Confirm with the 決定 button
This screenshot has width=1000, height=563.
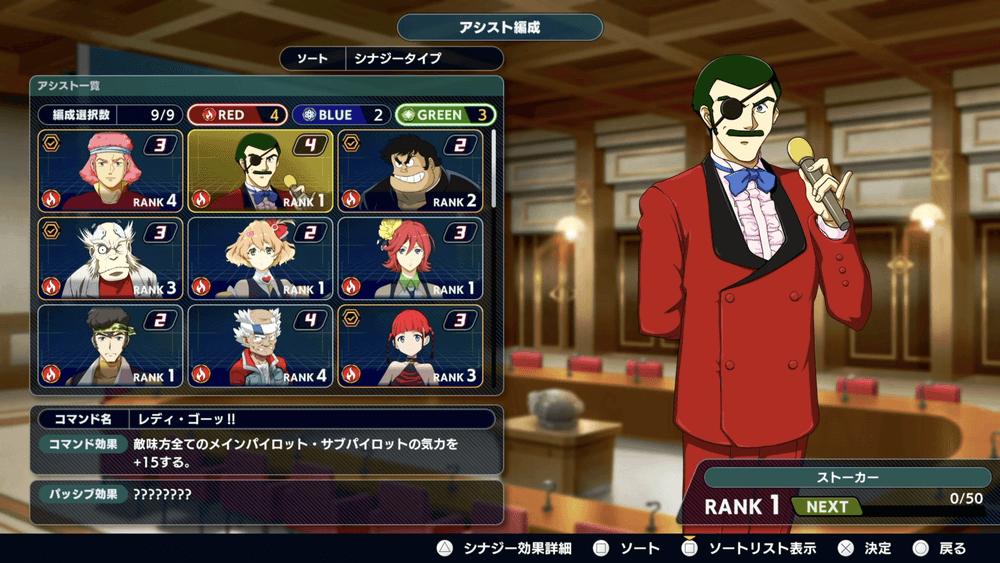click(x=866, y=549)
